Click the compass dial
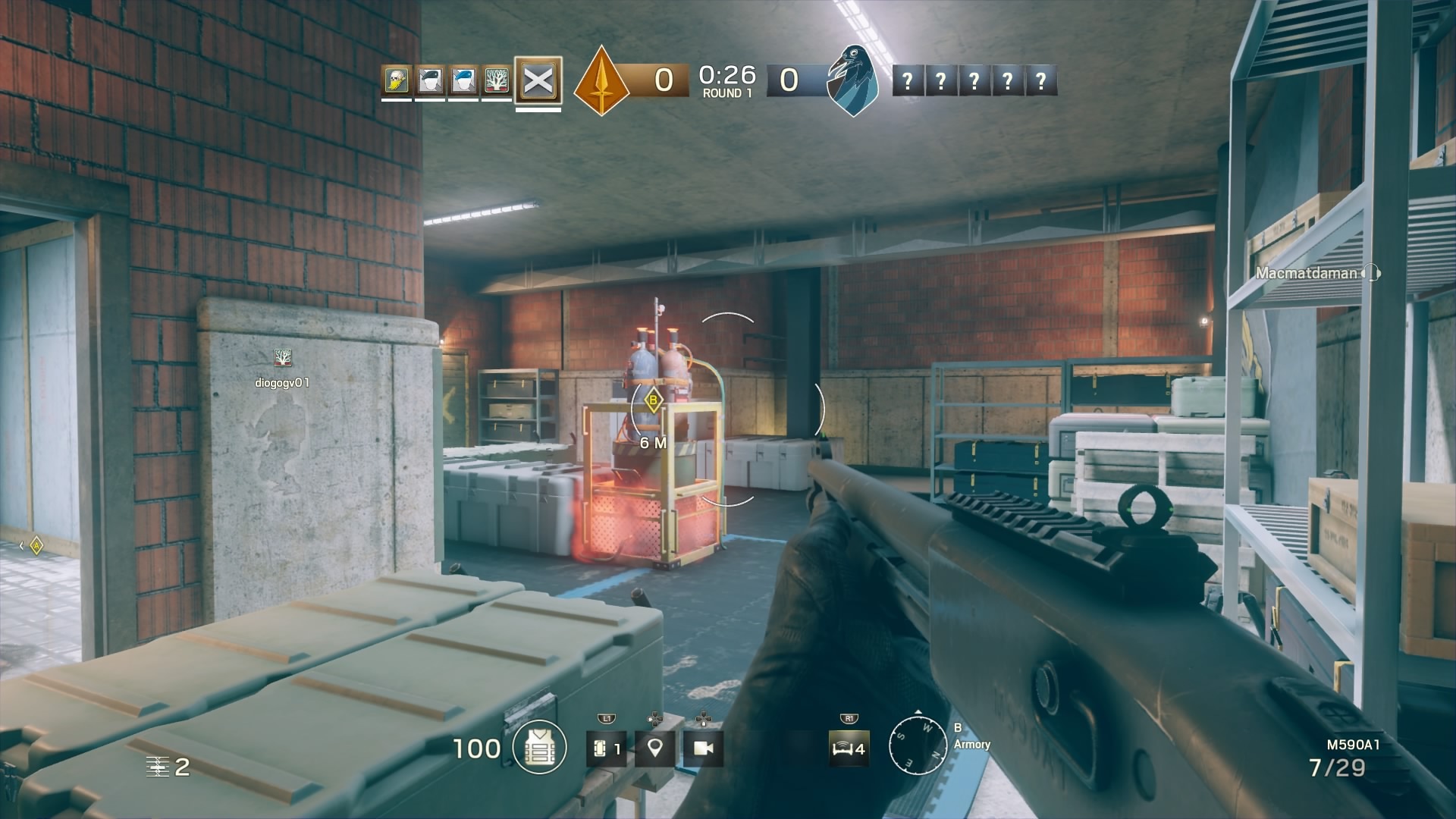The height and width of the screenshot is (819, 1456). [918, 743]
